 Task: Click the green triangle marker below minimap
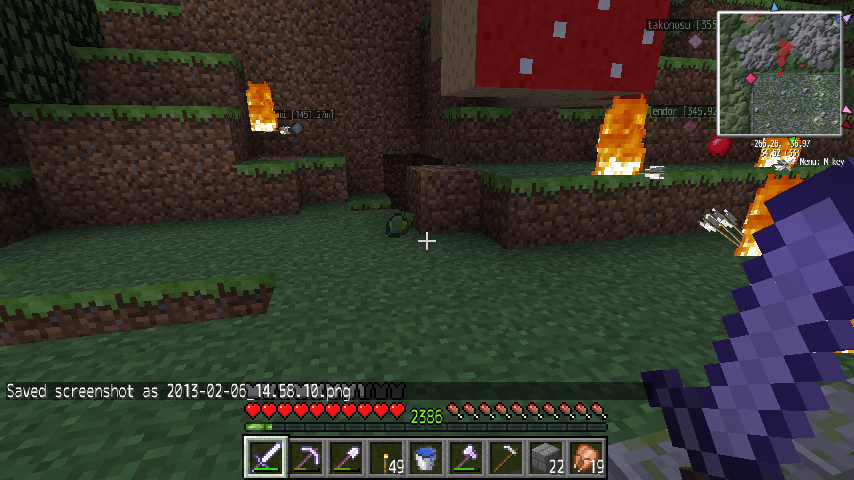[x=793, y=140]
